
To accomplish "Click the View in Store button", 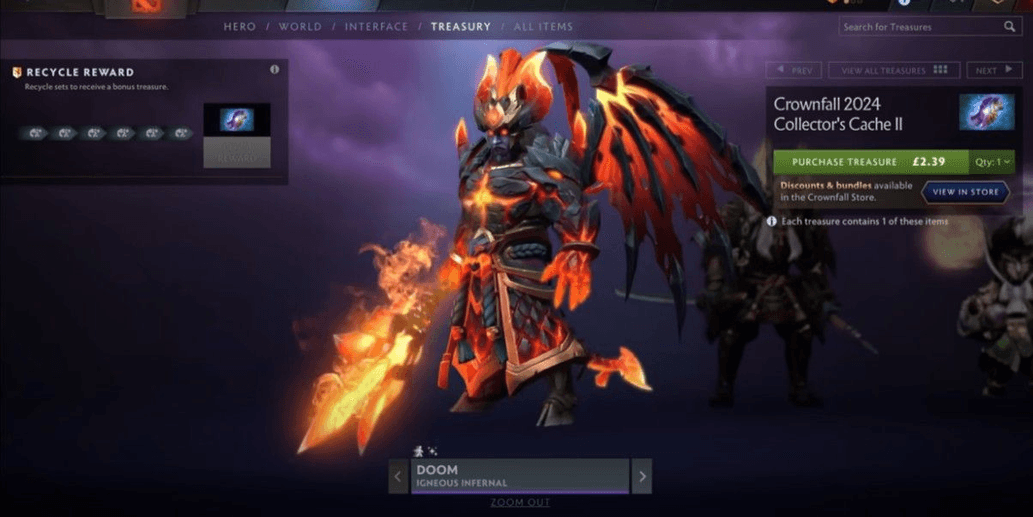I will [x=965, y=191].
